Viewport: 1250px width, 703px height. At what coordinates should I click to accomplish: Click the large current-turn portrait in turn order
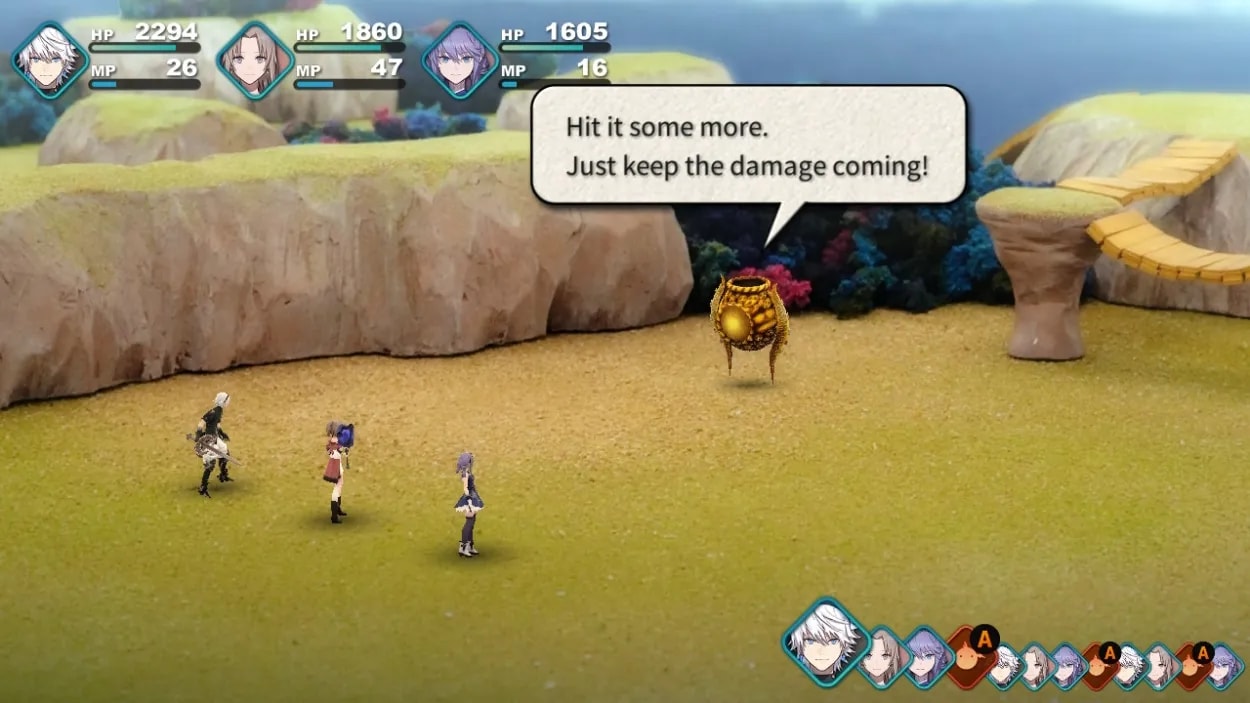point(825,640)
